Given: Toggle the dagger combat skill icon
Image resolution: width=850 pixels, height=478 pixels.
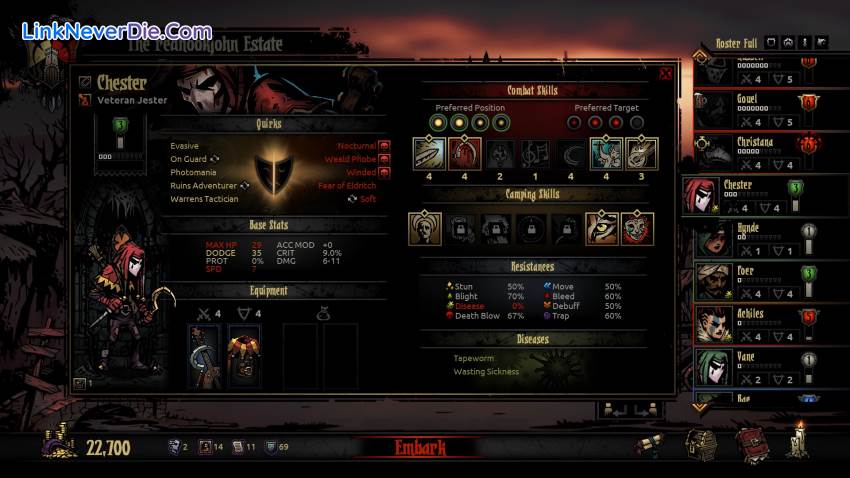Looking at the screenshot, I should (429, 153).
